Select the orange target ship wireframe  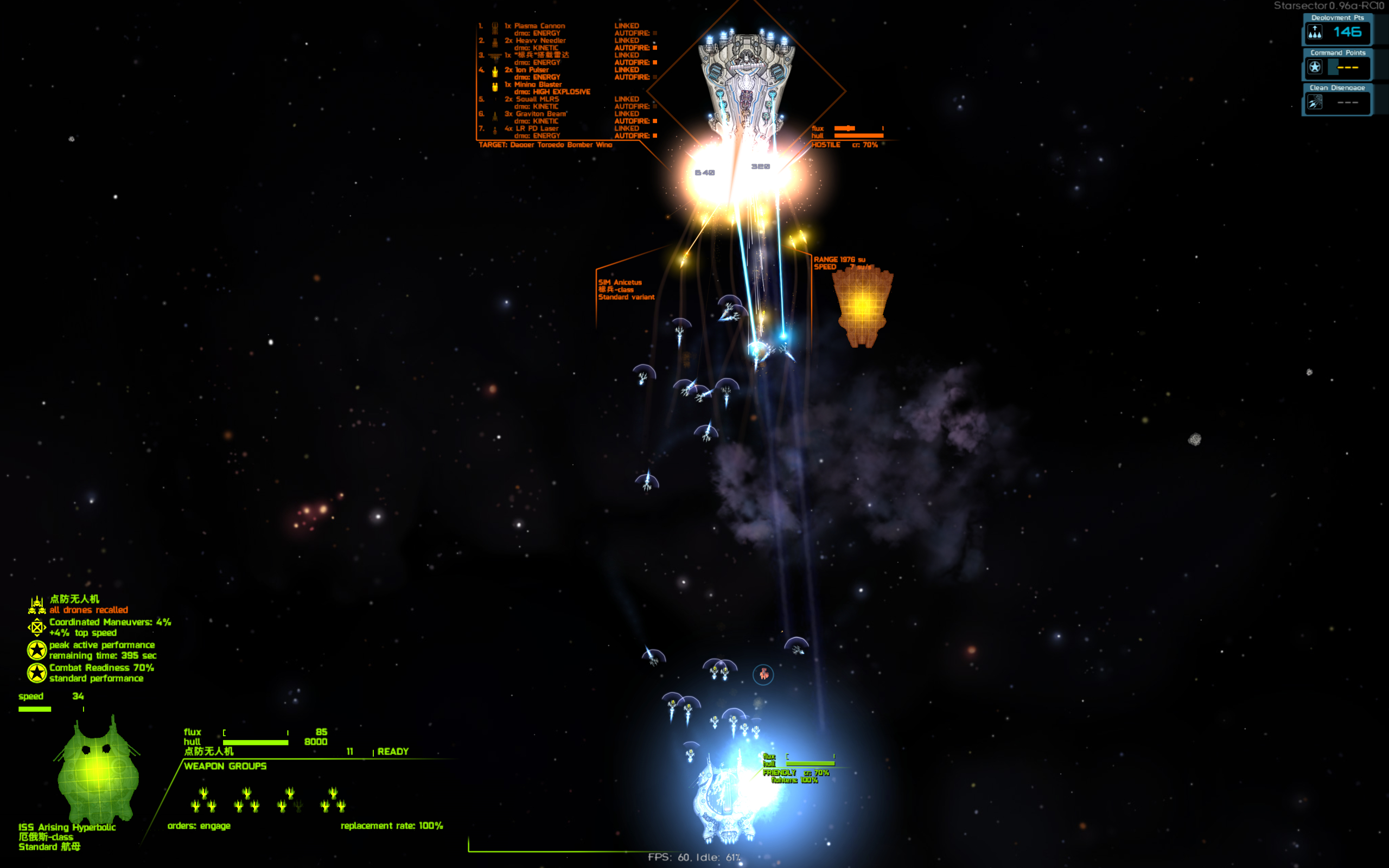[862, 307]
